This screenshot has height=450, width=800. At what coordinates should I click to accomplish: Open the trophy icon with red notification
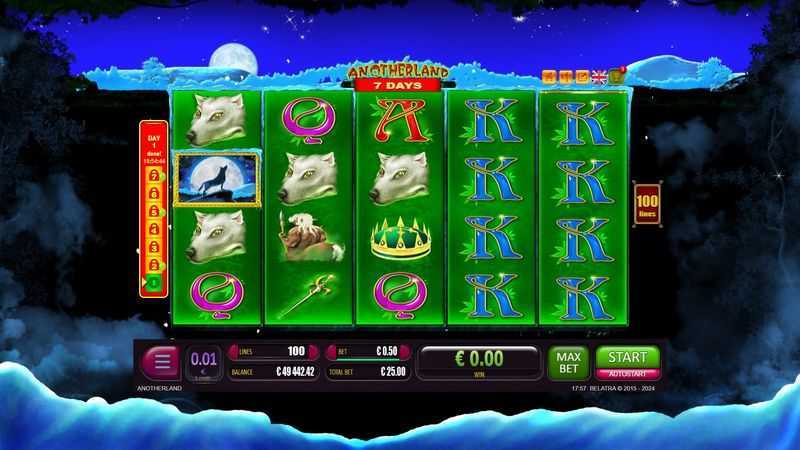(x=616, y=75)
